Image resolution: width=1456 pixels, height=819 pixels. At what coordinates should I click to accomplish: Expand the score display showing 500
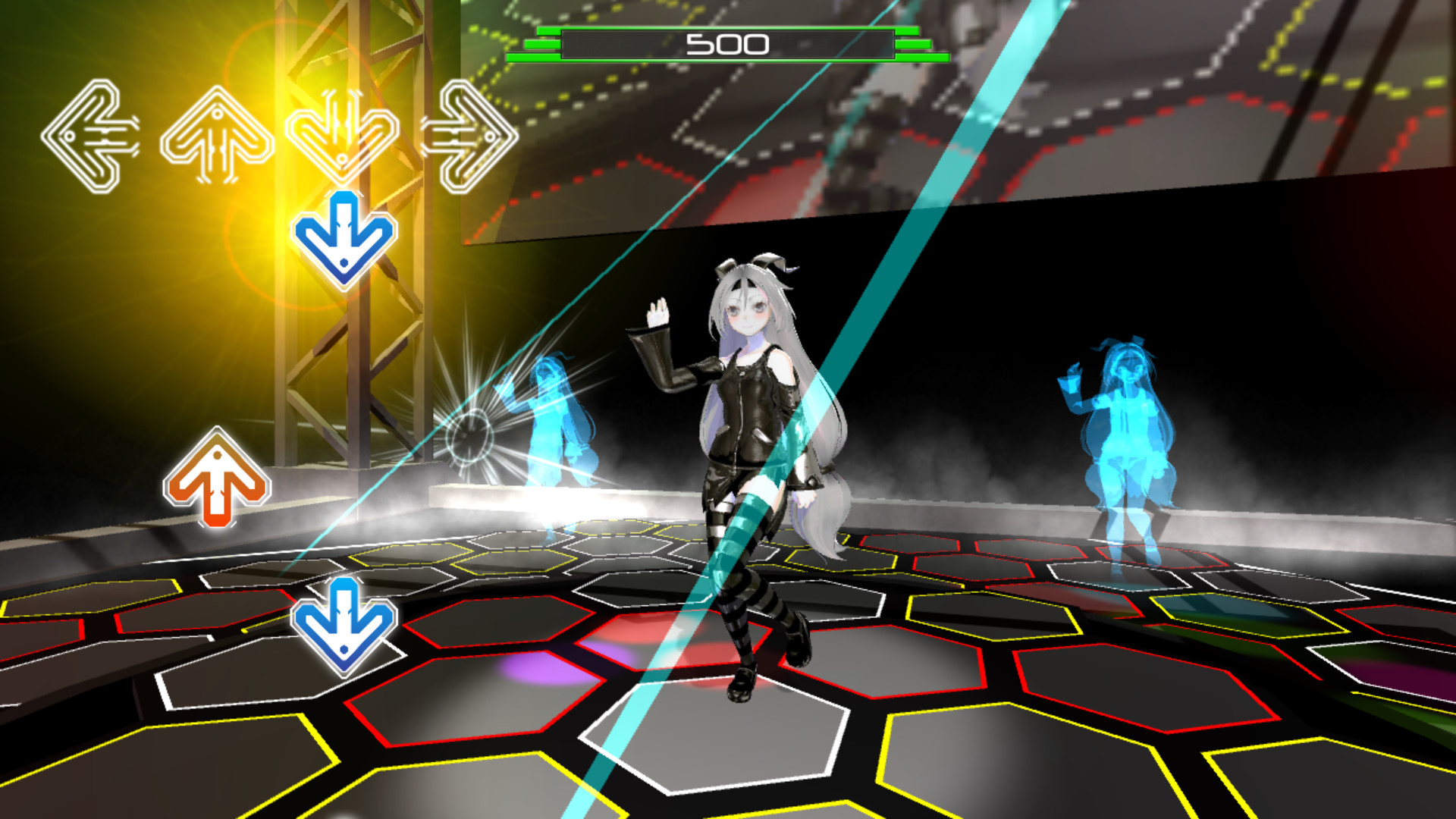(x=726, y=43)
